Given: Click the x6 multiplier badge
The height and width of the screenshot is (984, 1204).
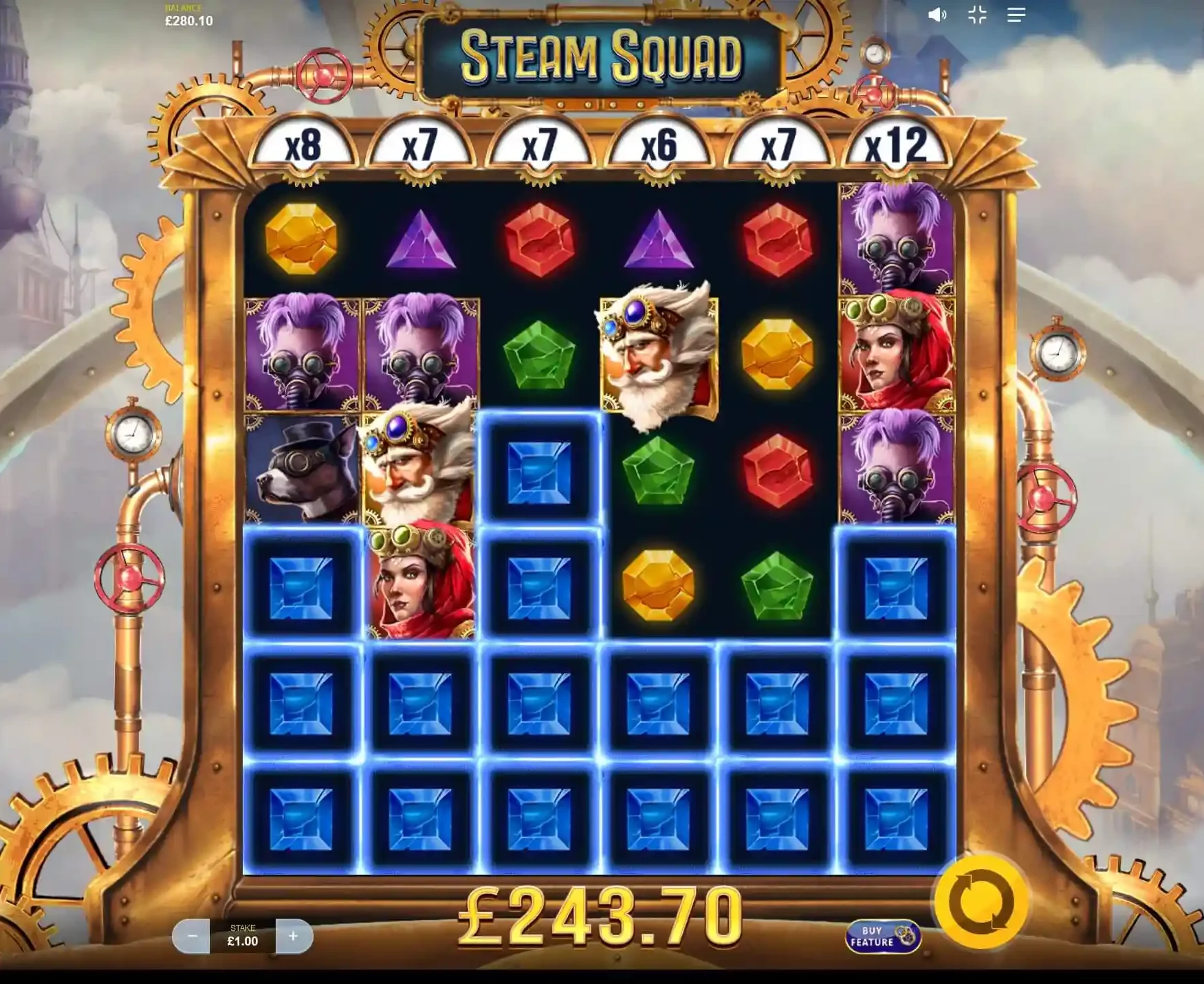Looking at the screenshot, I should click(660, 144).
